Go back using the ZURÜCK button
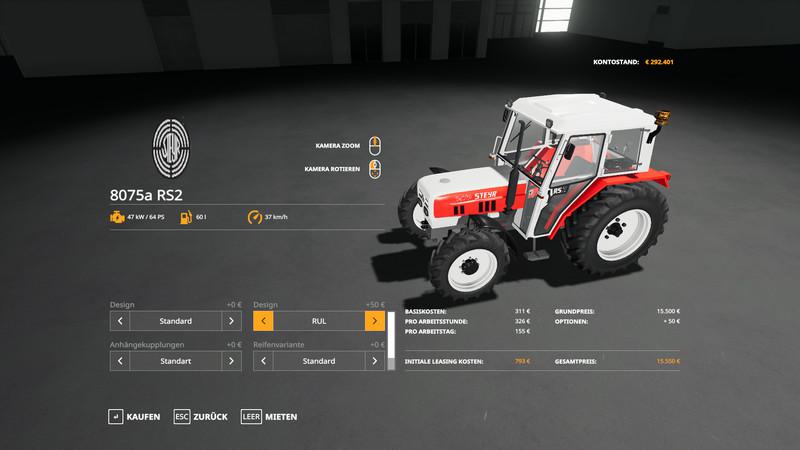 (200, 416)
